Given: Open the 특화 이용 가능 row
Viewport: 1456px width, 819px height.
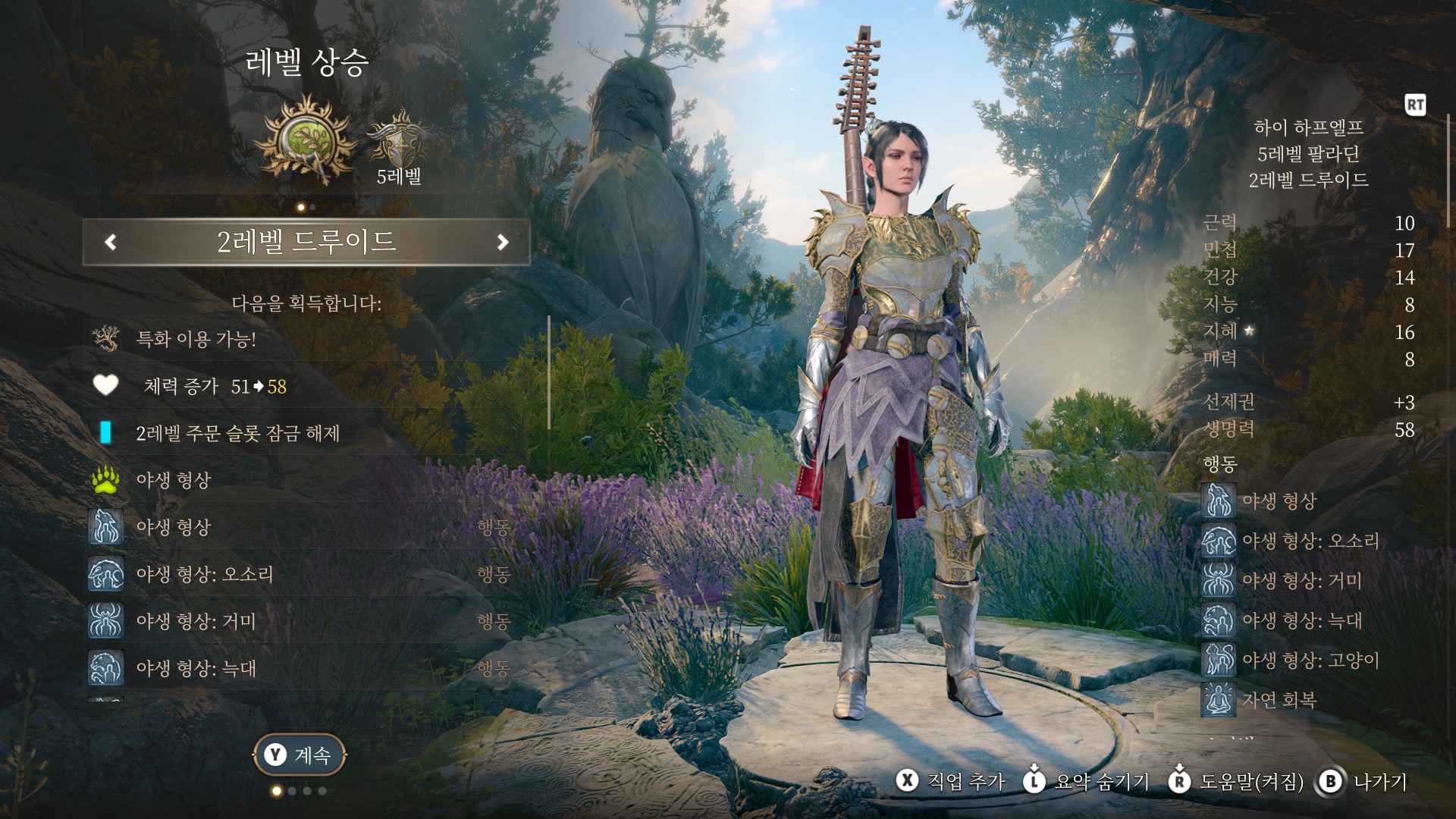Looking at the screenshot, I should (x=196, y=339).
